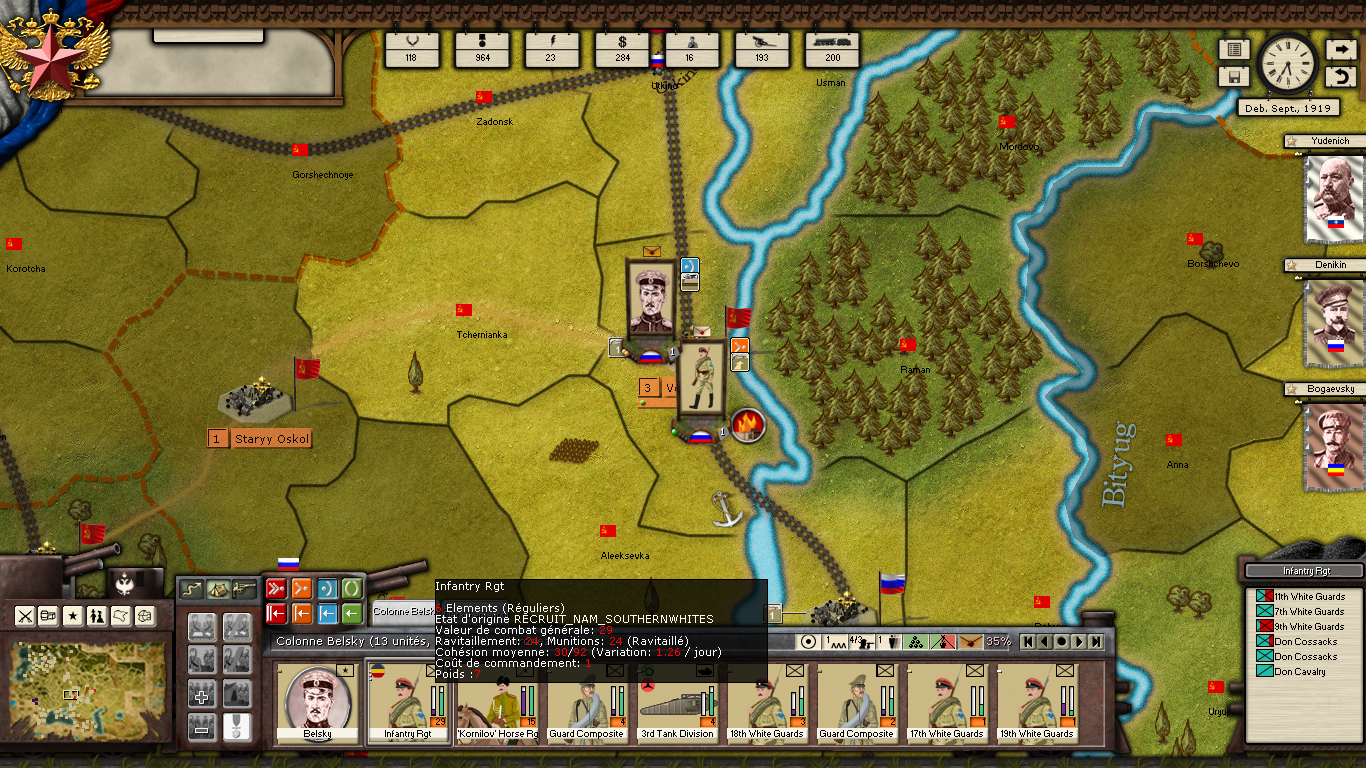
Task: Click the curved undo arrow button
Action: pyautogui.click(x=1340, y=77)
